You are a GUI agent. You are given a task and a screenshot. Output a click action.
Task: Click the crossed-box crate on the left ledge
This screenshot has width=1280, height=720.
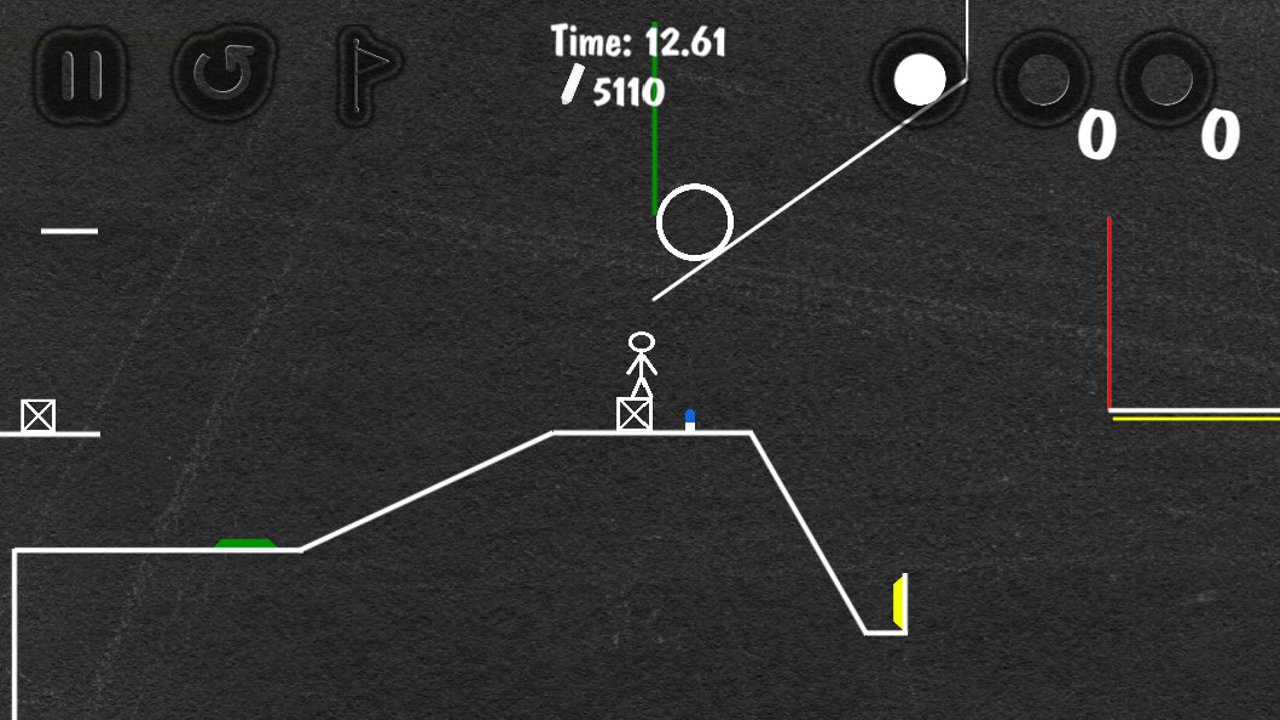(x=38, y=413)
